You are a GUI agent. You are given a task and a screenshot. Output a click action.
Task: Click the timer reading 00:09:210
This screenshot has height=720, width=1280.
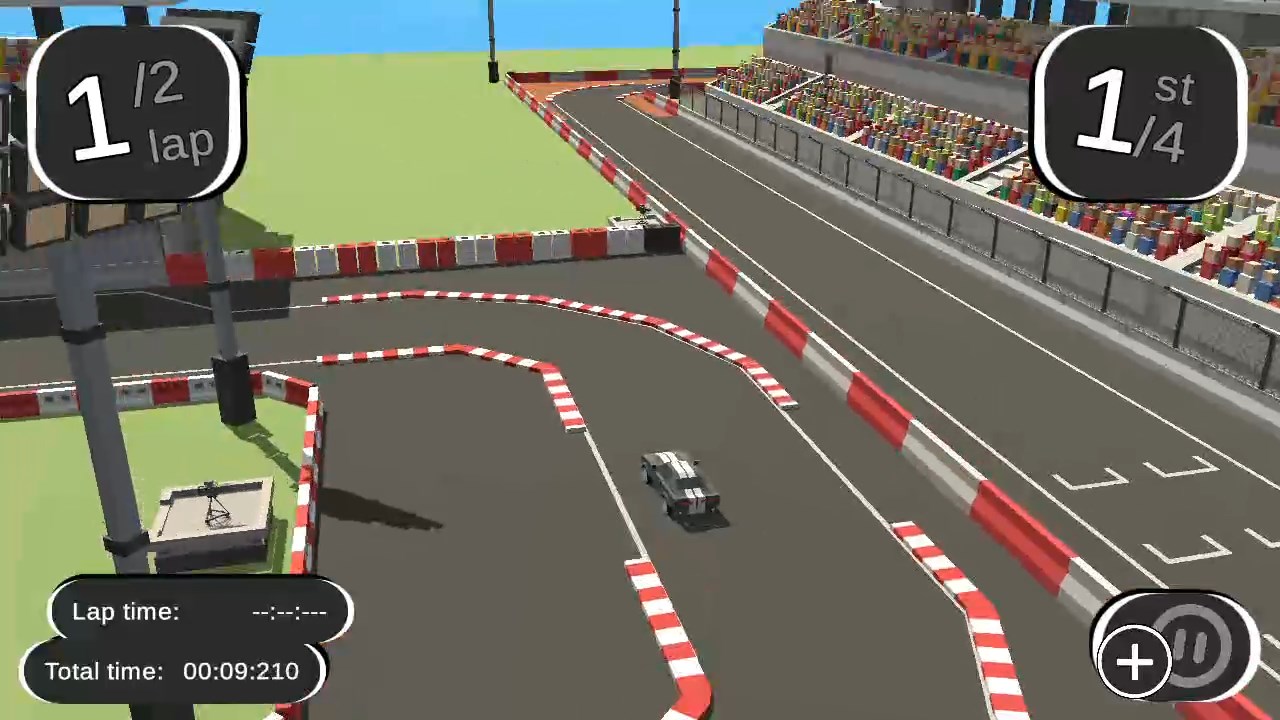[x=240, y=671]
